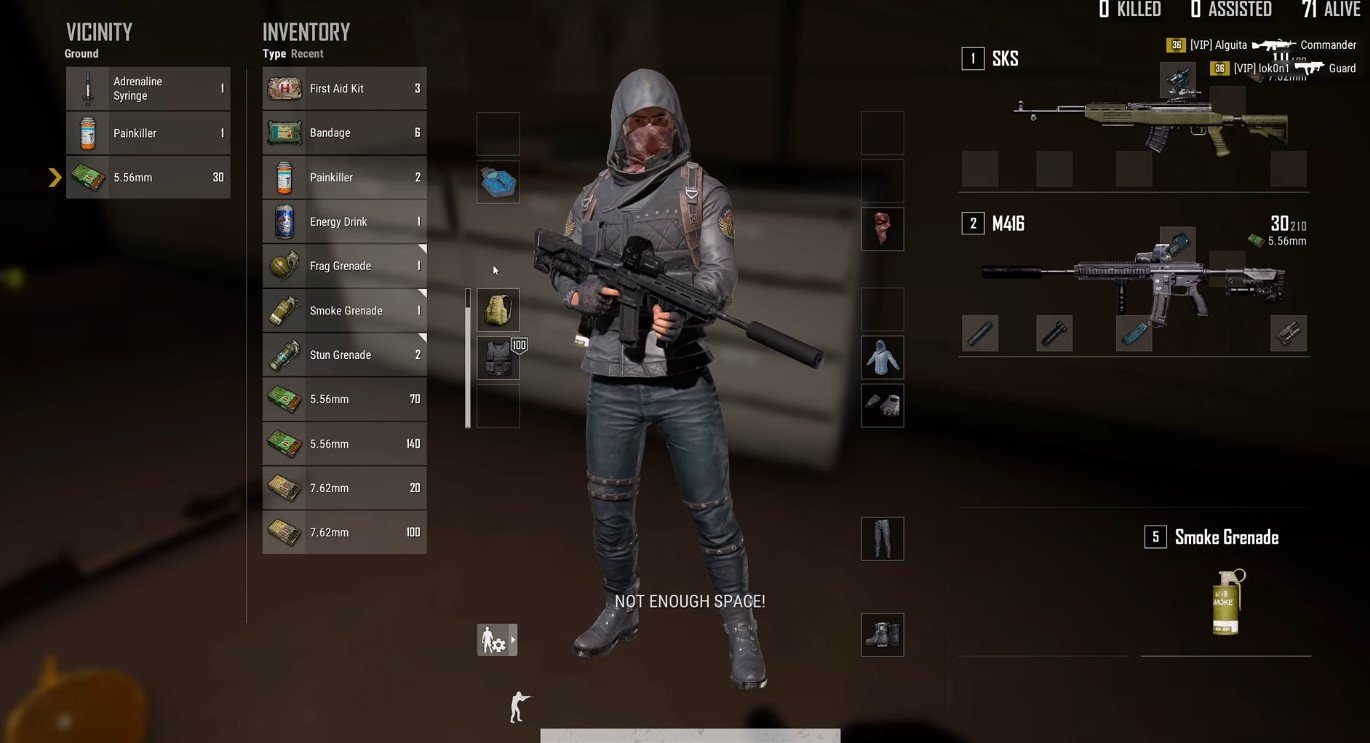Sort inventory by Type
The image size is (1370, 743).
tap(274, 54)
